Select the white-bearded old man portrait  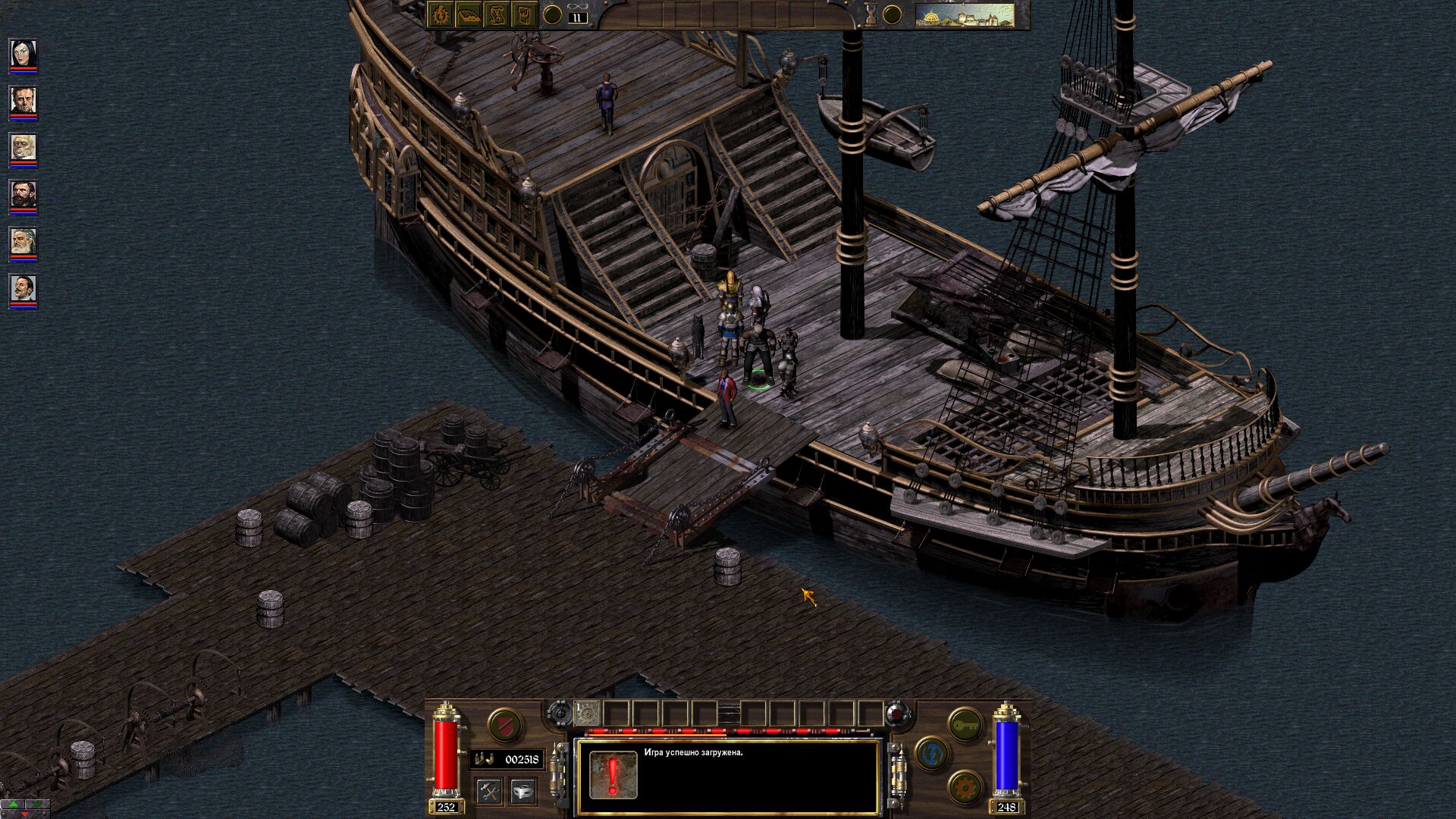(x=23, y=242)
